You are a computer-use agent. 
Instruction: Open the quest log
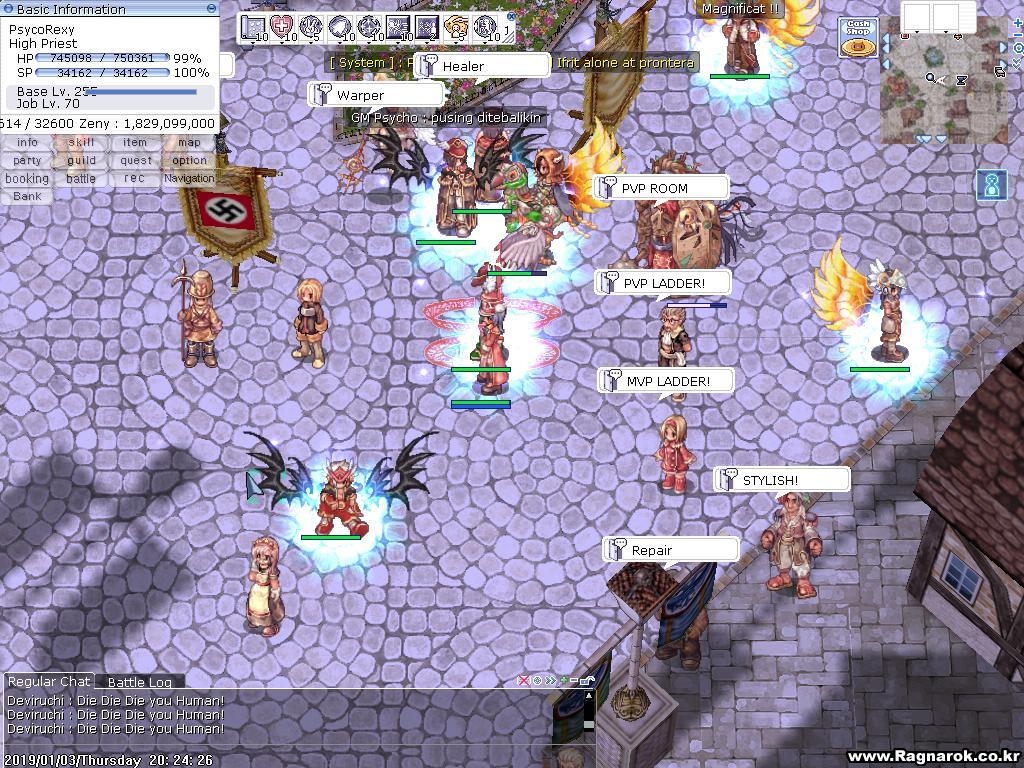pos(135,160)
